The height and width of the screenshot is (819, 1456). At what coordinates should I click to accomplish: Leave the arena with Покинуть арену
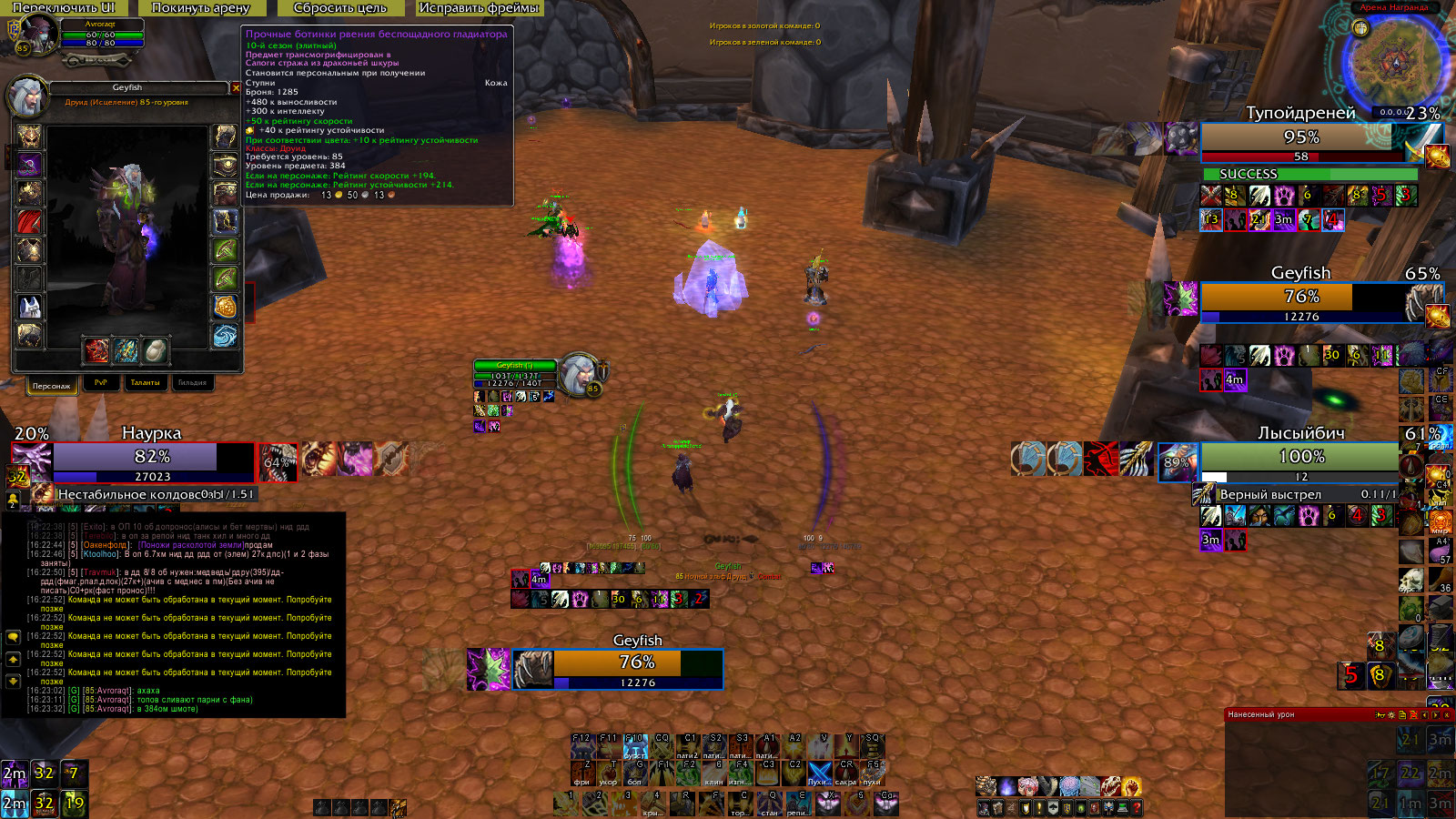pyautogui.click(x=200, y=8)
